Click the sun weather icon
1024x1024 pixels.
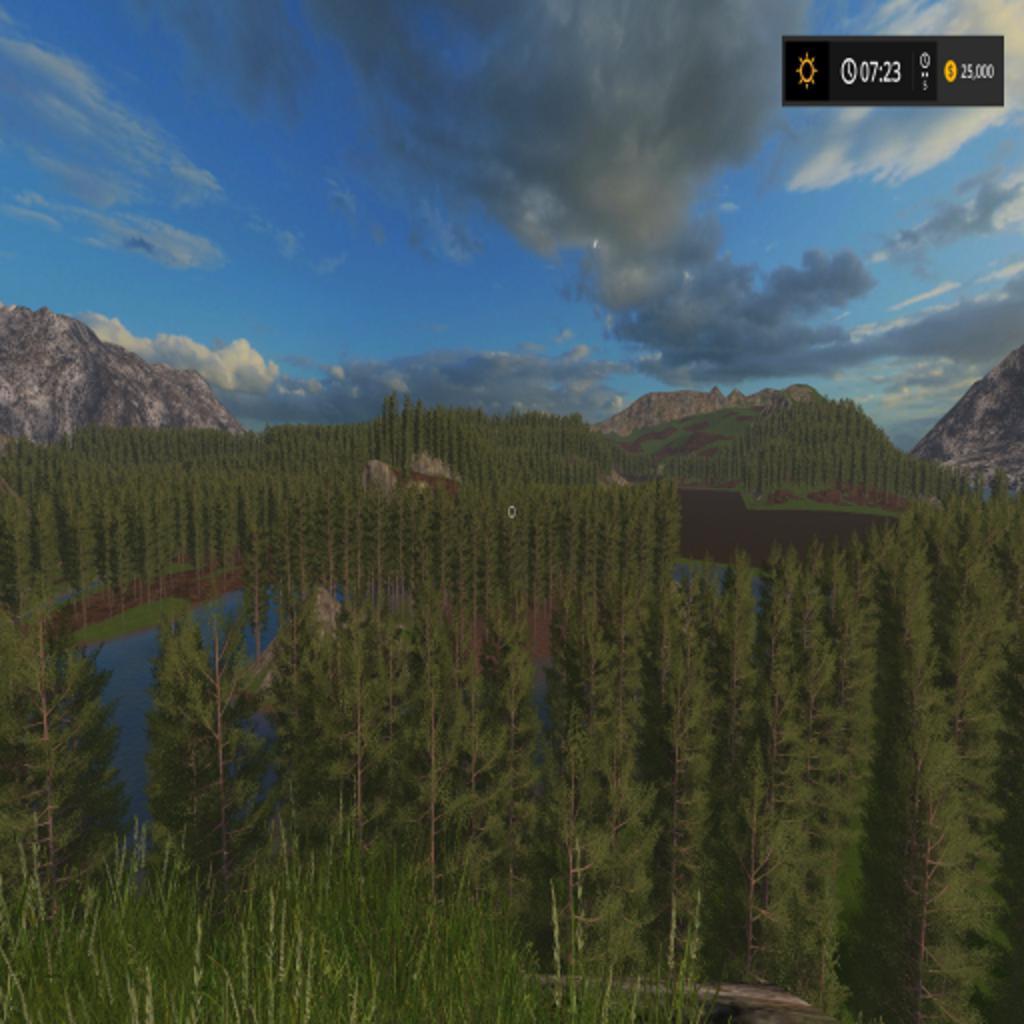806,71
